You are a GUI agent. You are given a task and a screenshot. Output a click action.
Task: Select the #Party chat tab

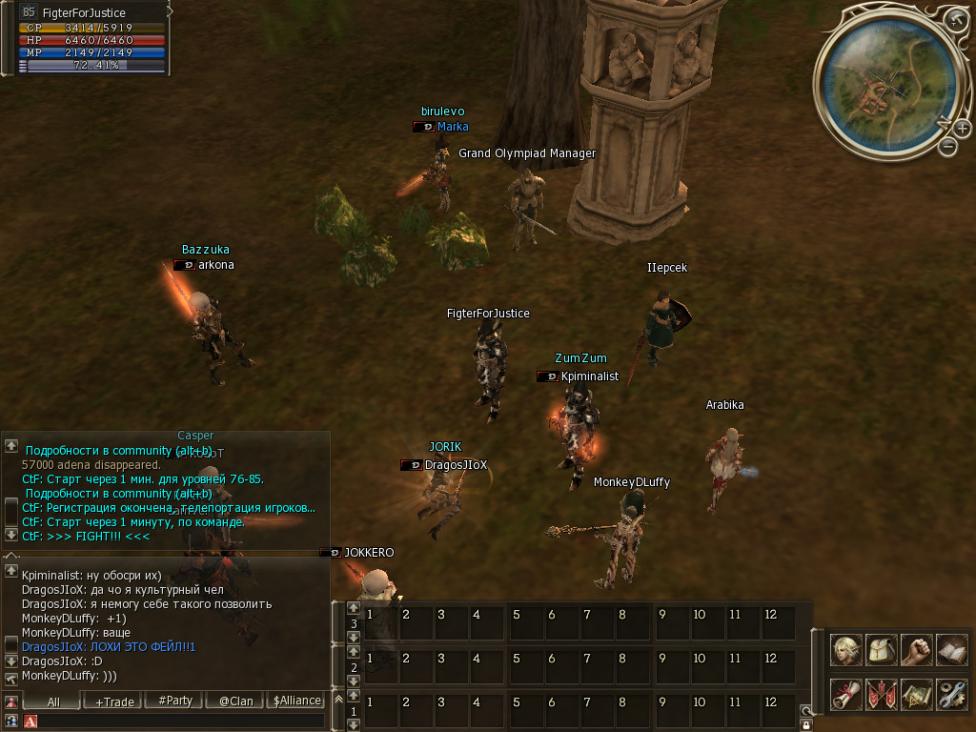(175, 701)
